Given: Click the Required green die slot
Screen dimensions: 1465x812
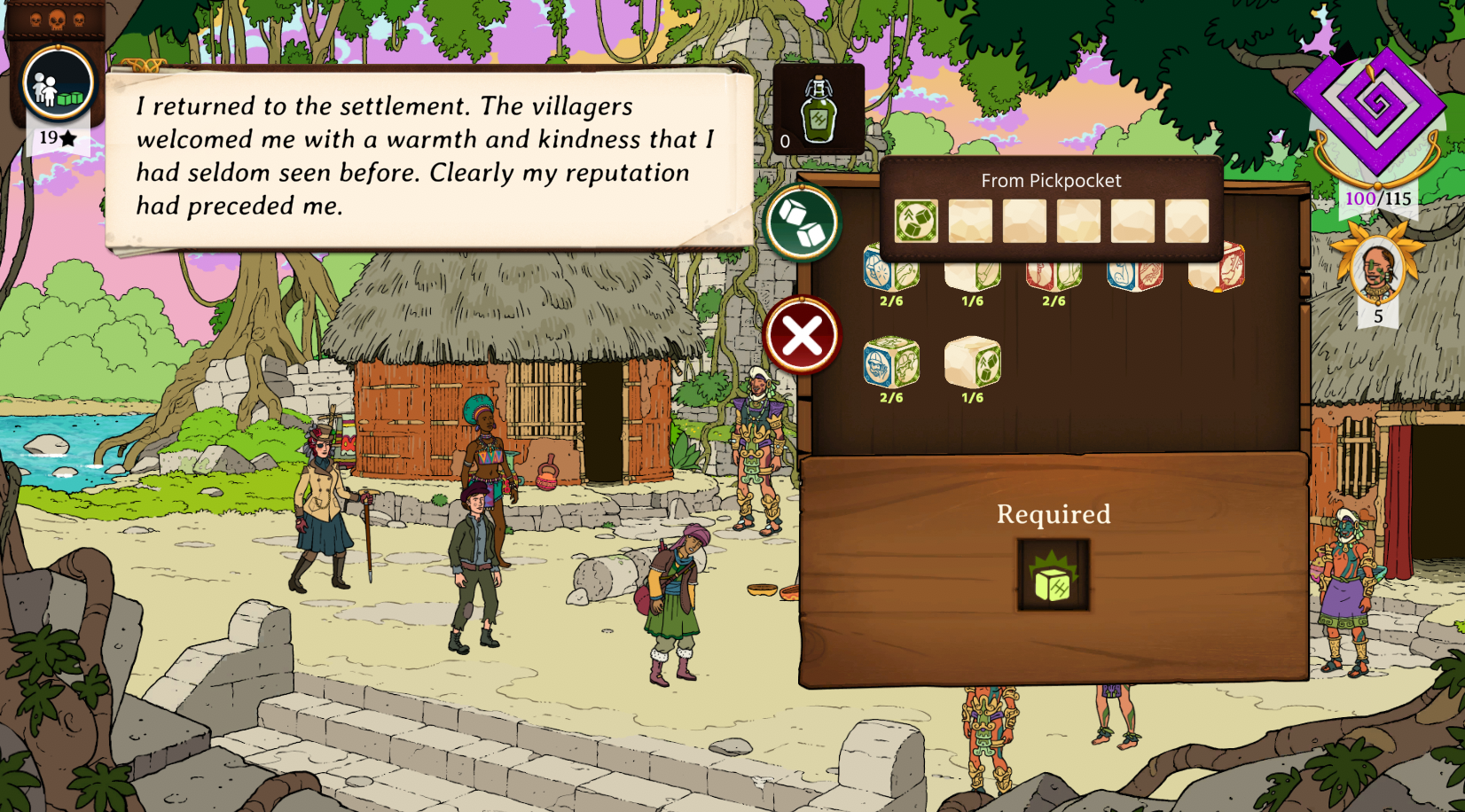Looking at the screenshot, I should 1053,575.
